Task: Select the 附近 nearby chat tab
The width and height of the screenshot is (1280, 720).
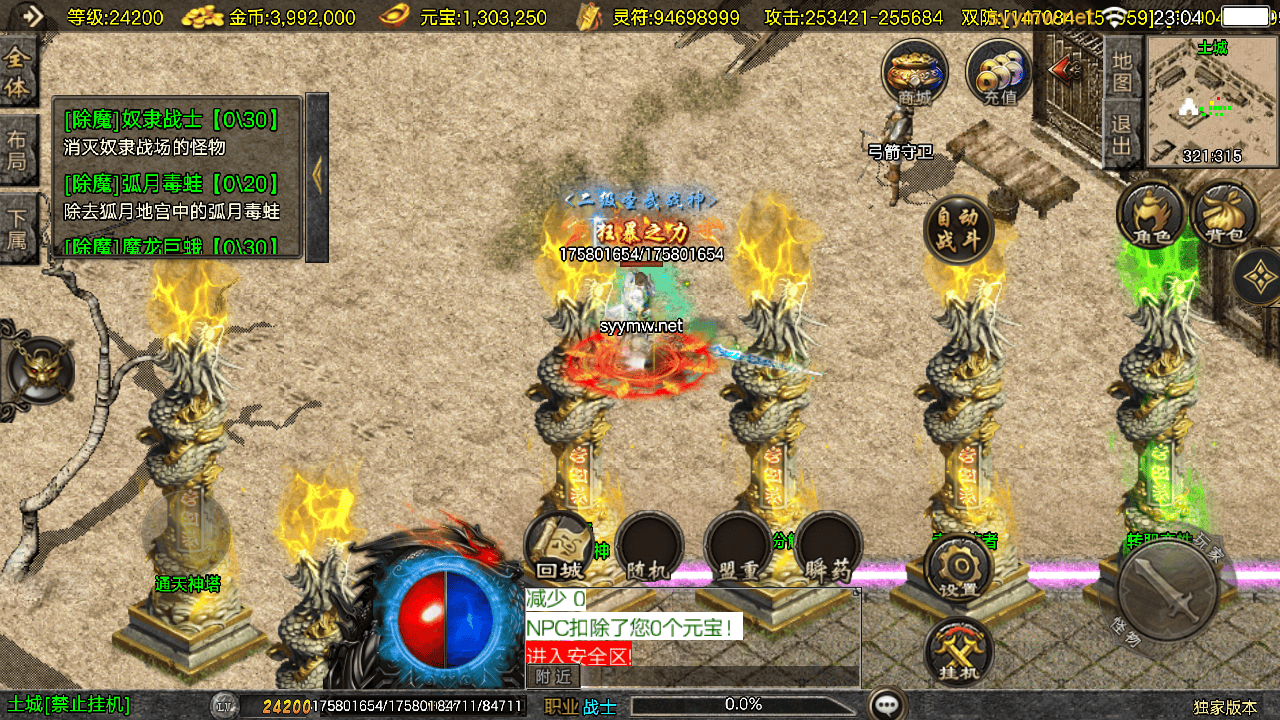Action: pyautogui.click(x=552, y=677)
